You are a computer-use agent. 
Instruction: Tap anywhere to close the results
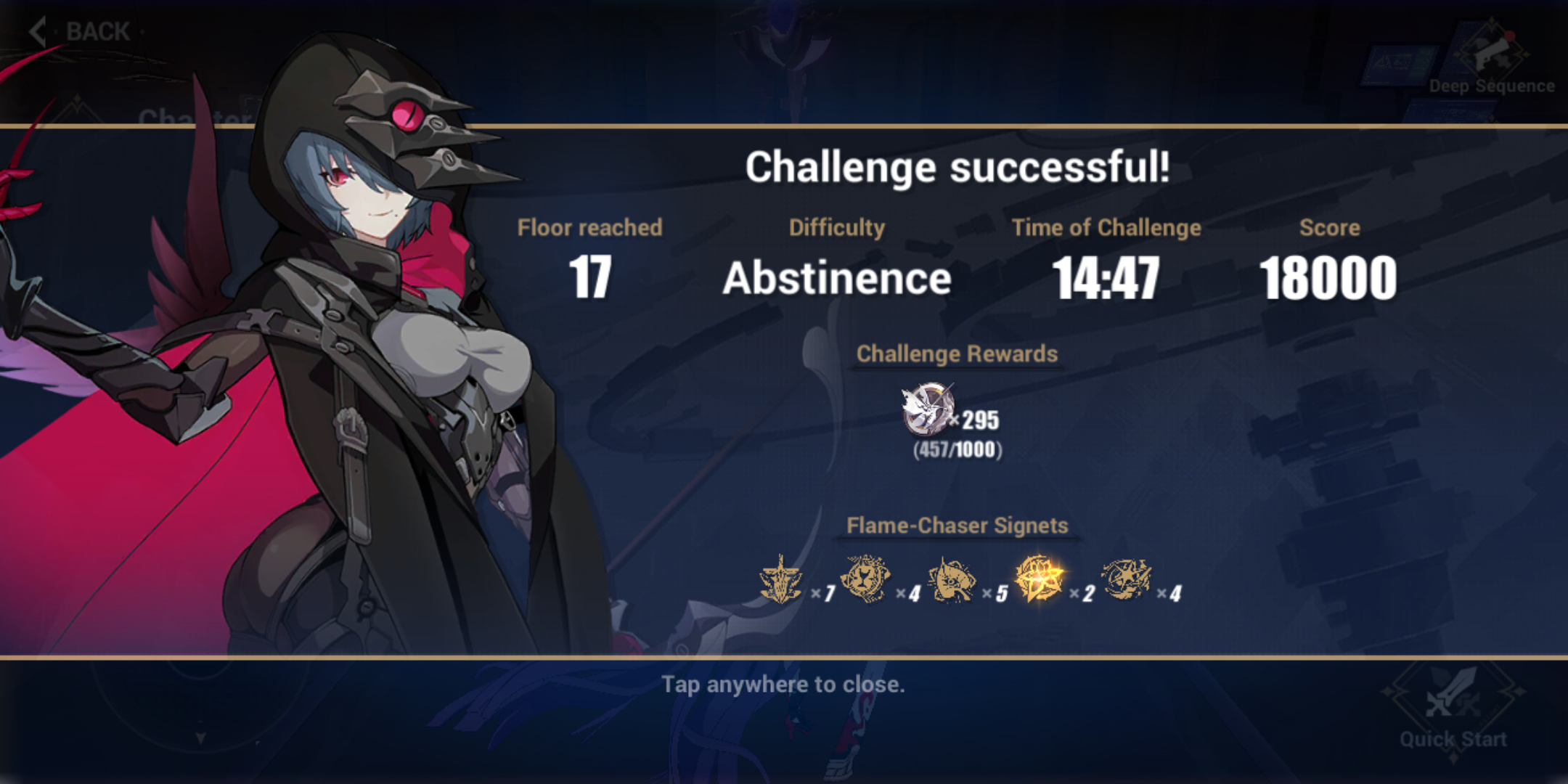click(x=784, y=682)
